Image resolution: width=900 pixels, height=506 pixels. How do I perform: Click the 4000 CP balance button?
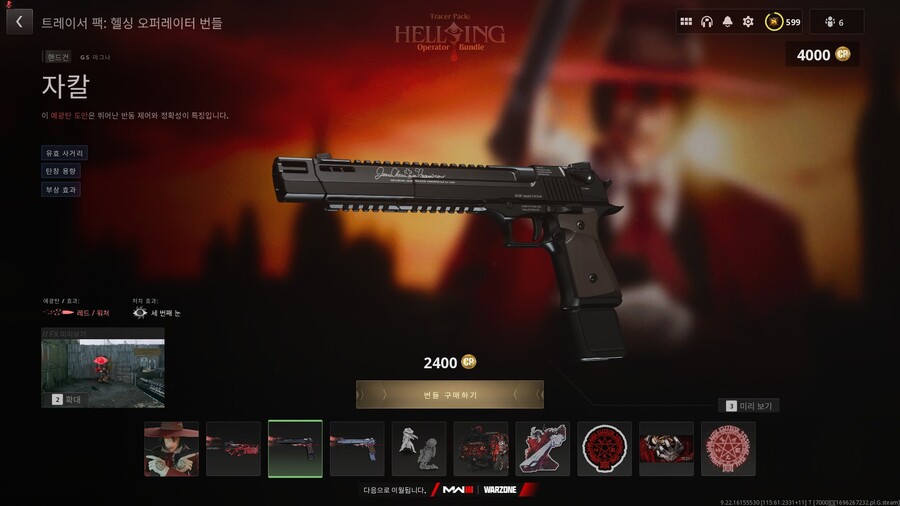(x=822, y=55)
